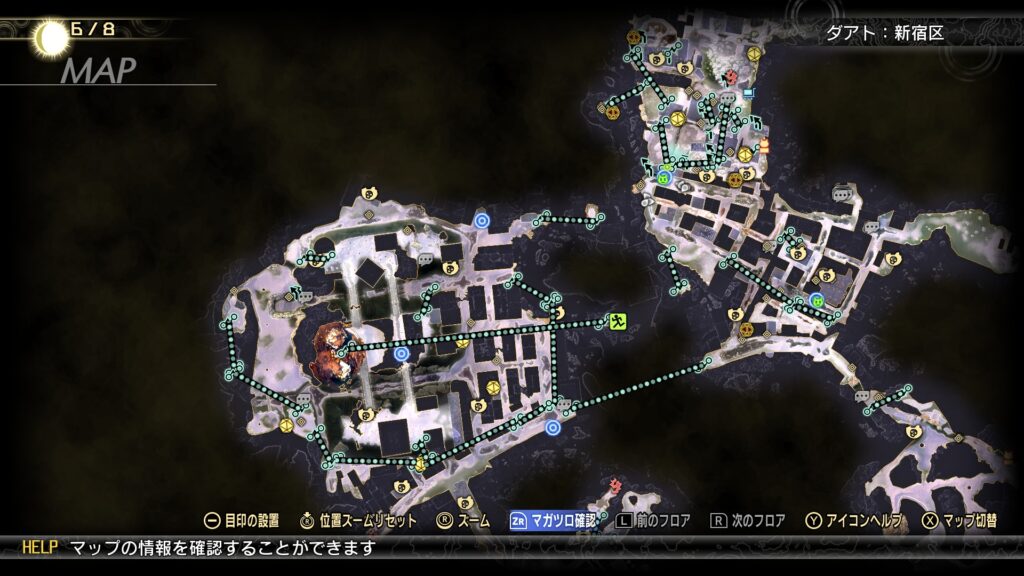Select the orange stacked totem marker
This screenshot has width=1024, height=576.
[x=765, y=147]
